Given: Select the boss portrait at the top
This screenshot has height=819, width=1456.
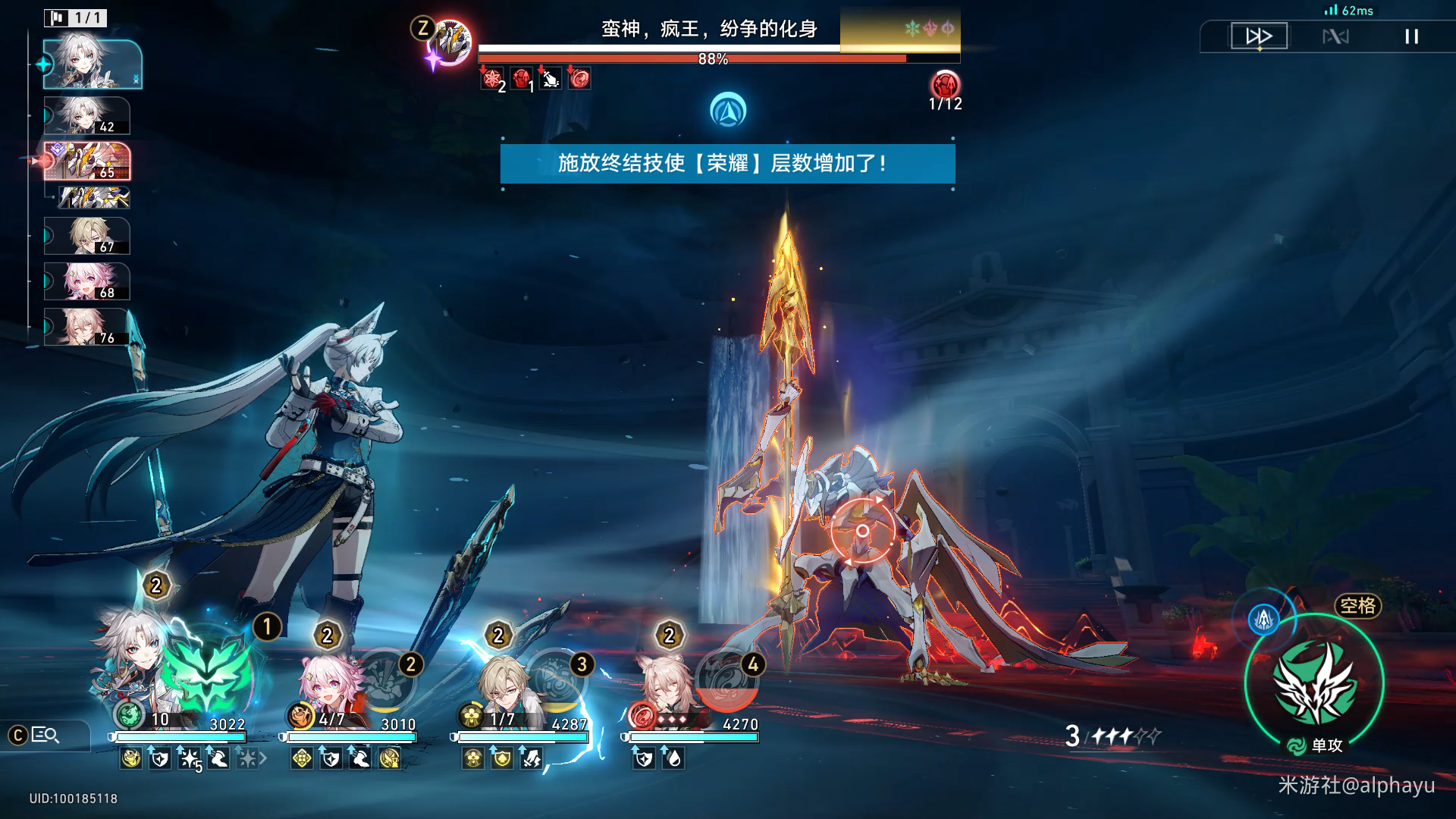Looking at the screenshot, I should coord(450,42).
